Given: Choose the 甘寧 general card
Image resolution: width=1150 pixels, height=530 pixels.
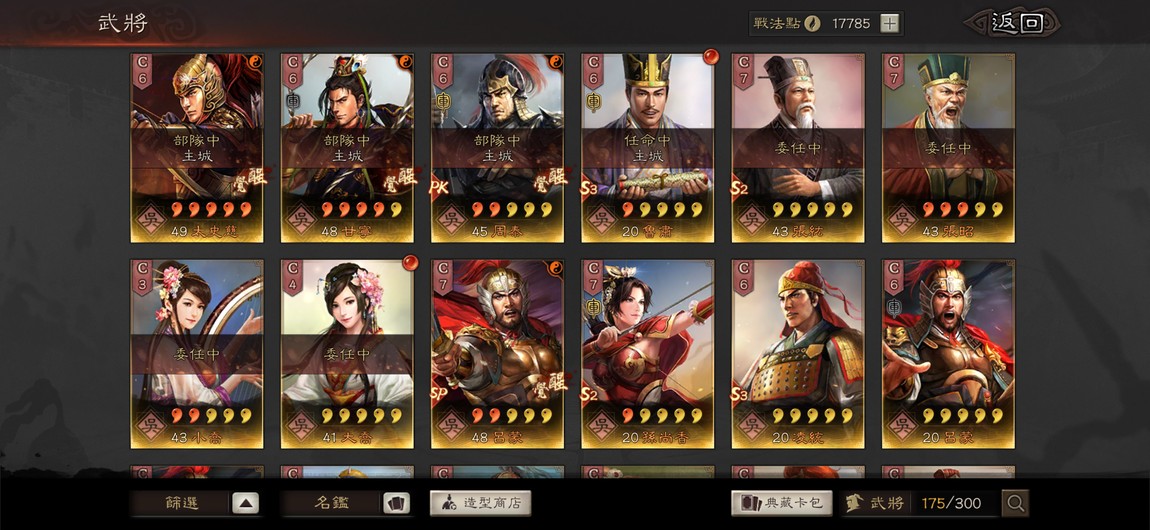Looking at the screenshot, I should [347, 147].
